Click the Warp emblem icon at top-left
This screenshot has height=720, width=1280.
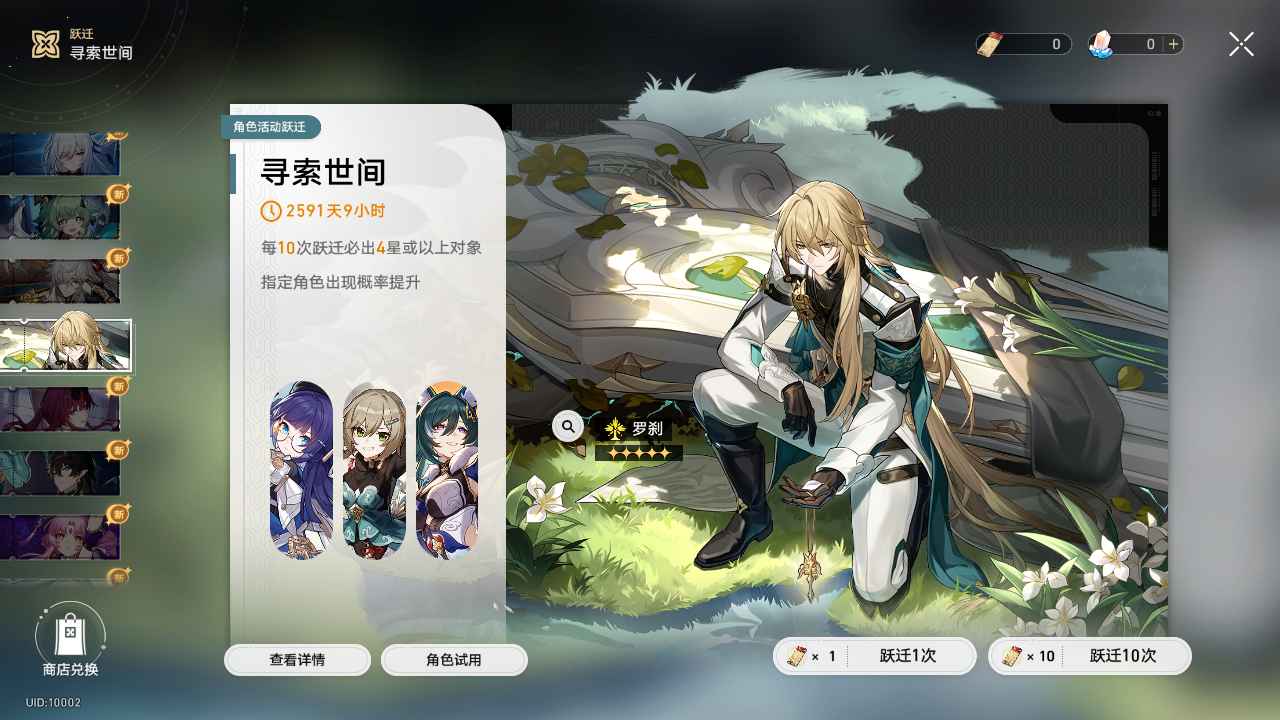(x=42, y=43)
